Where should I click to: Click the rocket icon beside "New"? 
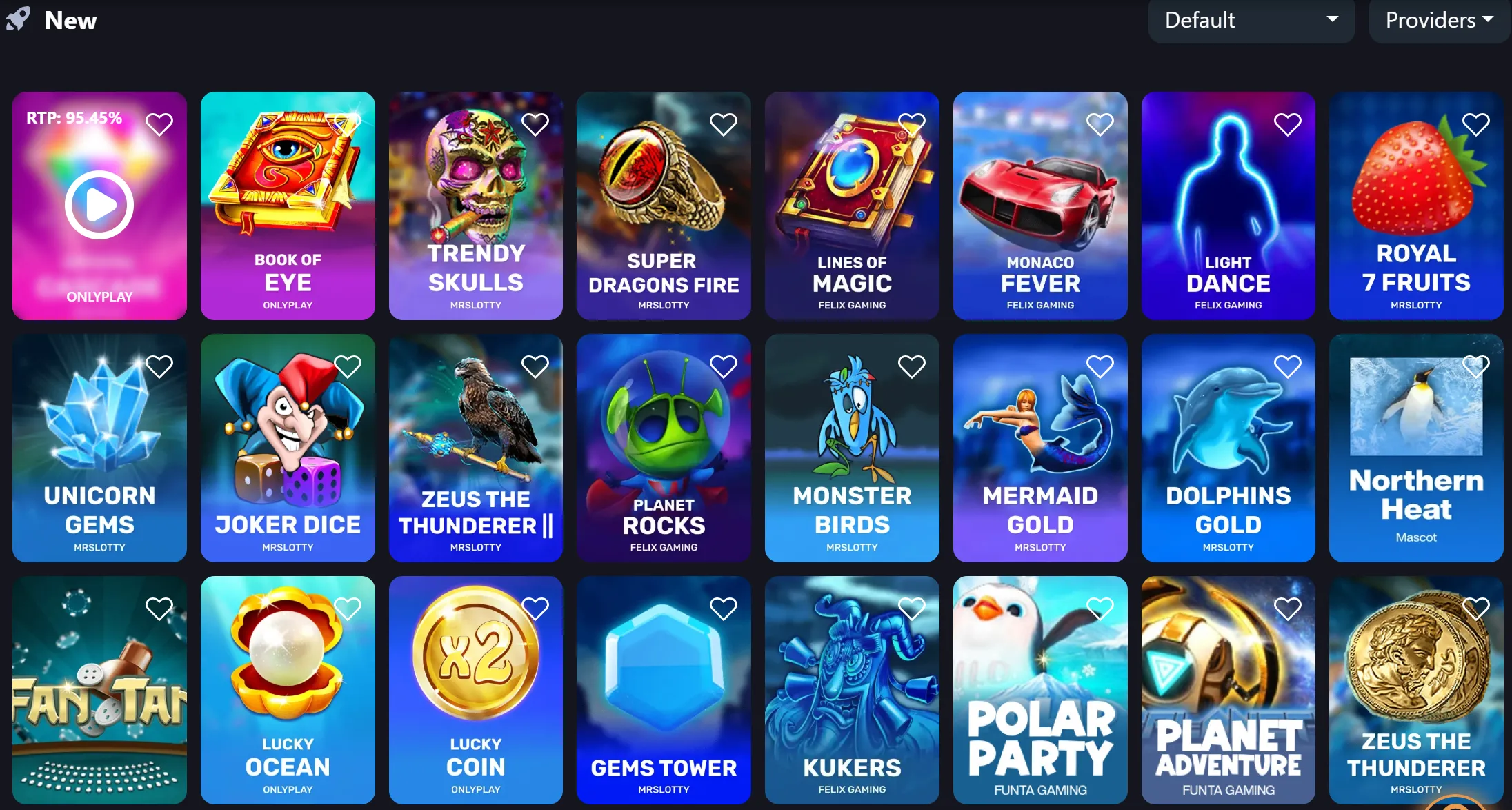(19, 20)
